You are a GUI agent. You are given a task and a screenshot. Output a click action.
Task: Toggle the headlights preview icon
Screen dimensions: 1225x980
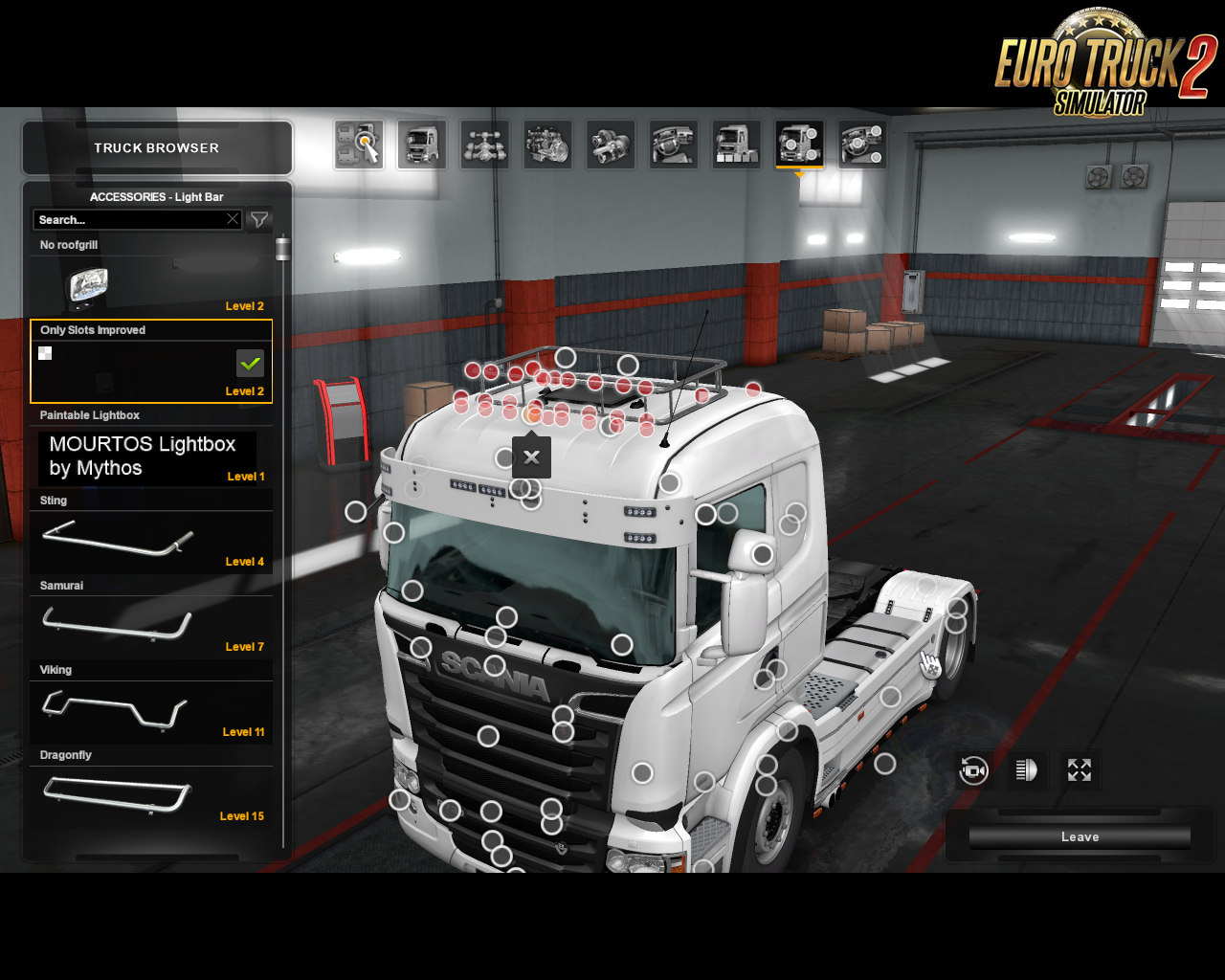[1025, 769]
